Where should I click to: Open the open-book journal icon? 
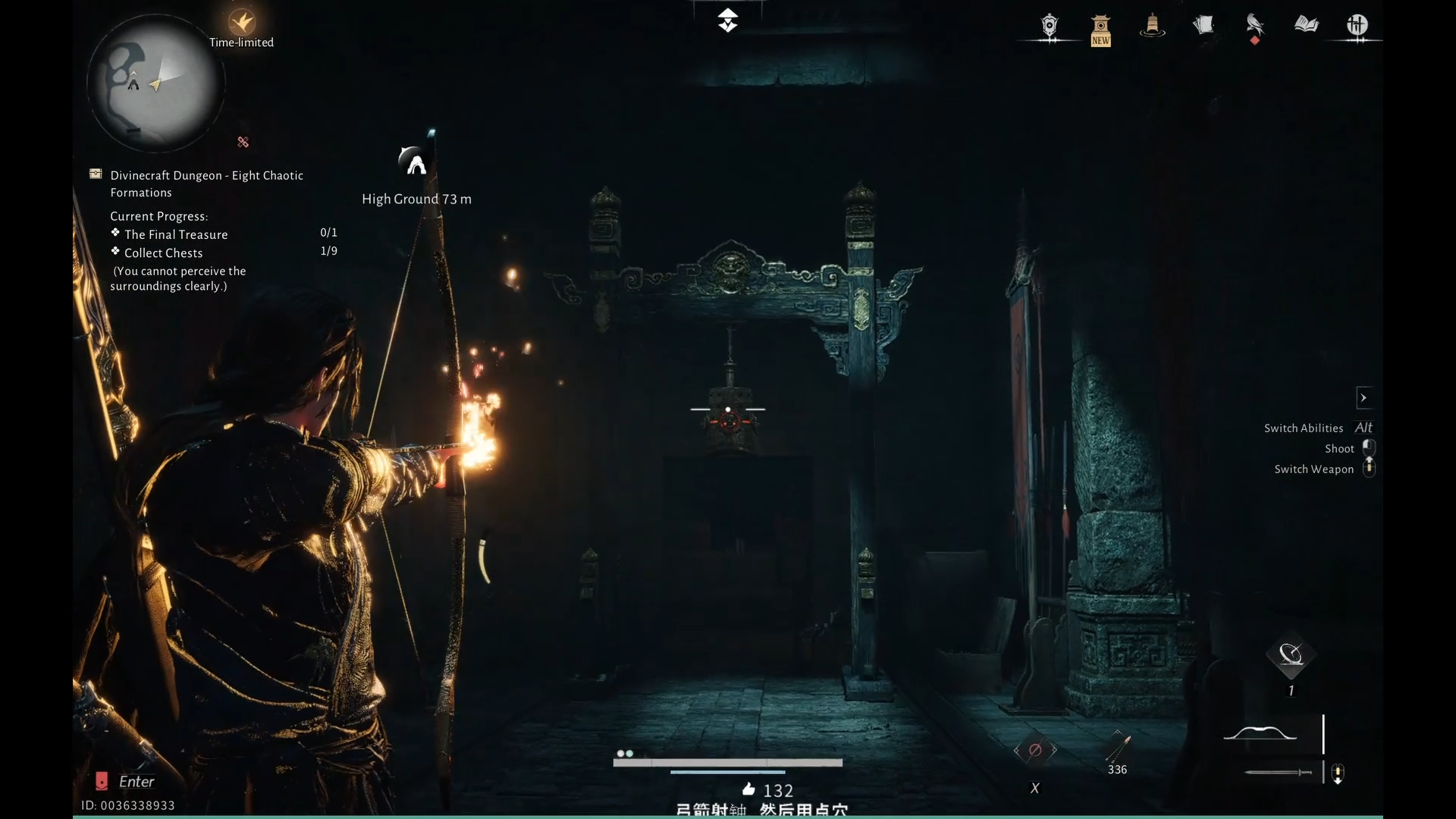(x=1306, y=26)
